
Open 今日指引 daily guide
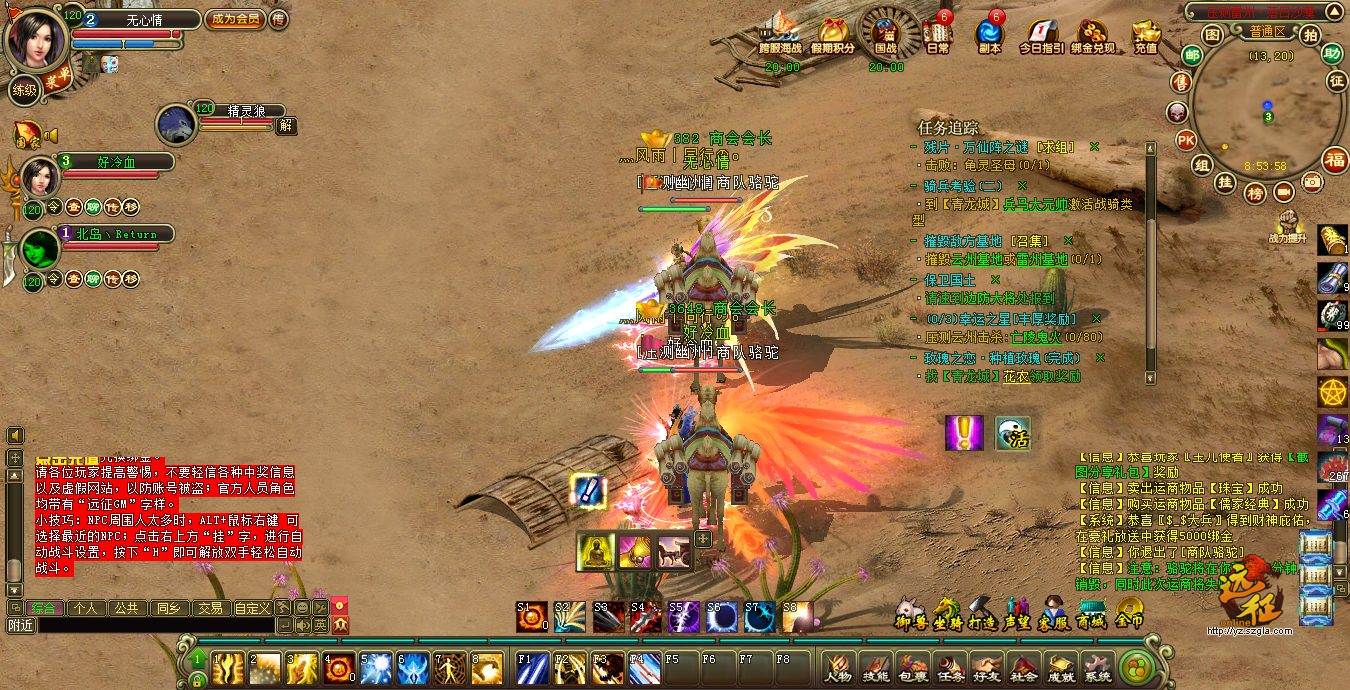pos(1041,34)
